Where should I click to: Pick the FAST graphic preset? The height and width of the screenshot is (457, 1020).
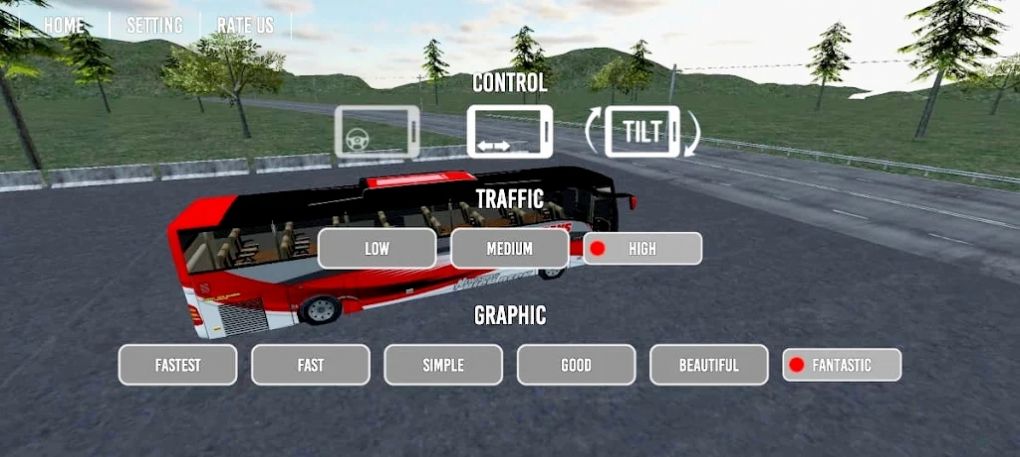310,365
